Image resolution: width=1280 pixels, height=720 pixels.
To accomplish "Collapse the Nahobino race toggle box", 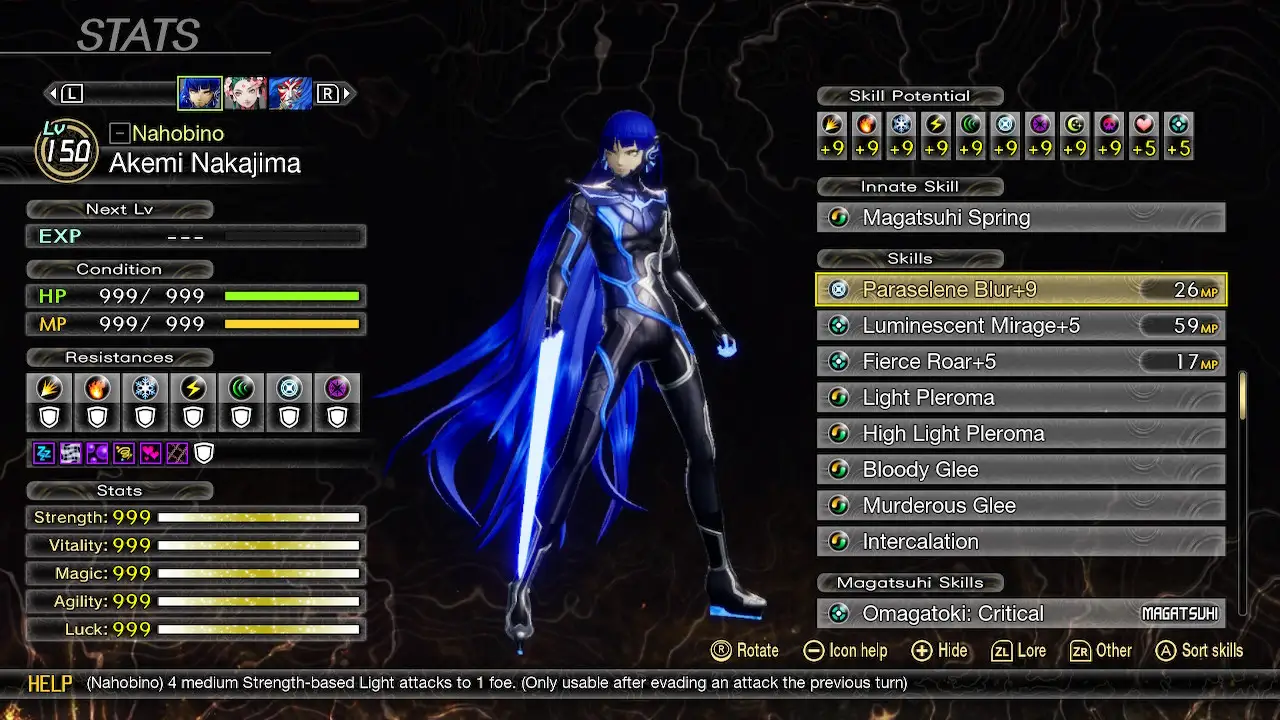I will click(119, 133).
